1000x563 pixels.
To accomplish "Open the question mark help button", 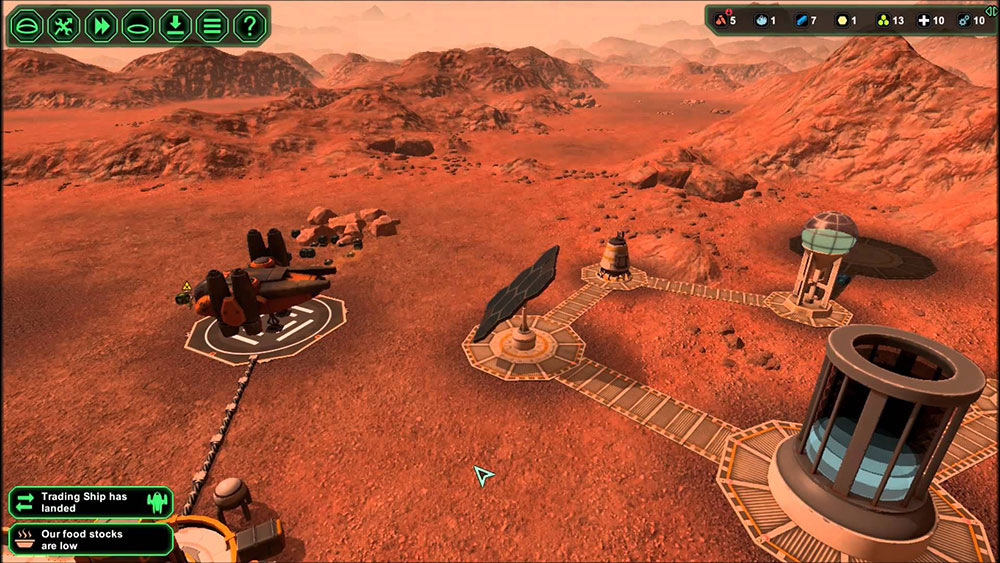I will [x=249, y=26].
